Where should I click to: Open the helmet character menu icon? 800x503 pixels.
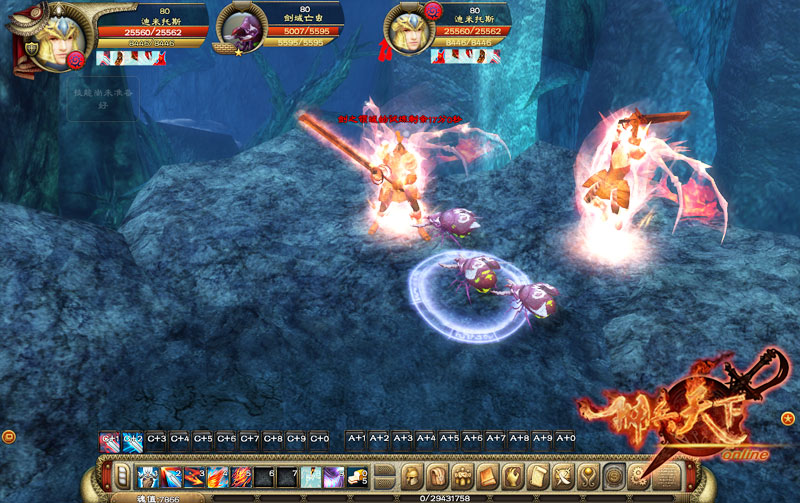click(412, 474)
